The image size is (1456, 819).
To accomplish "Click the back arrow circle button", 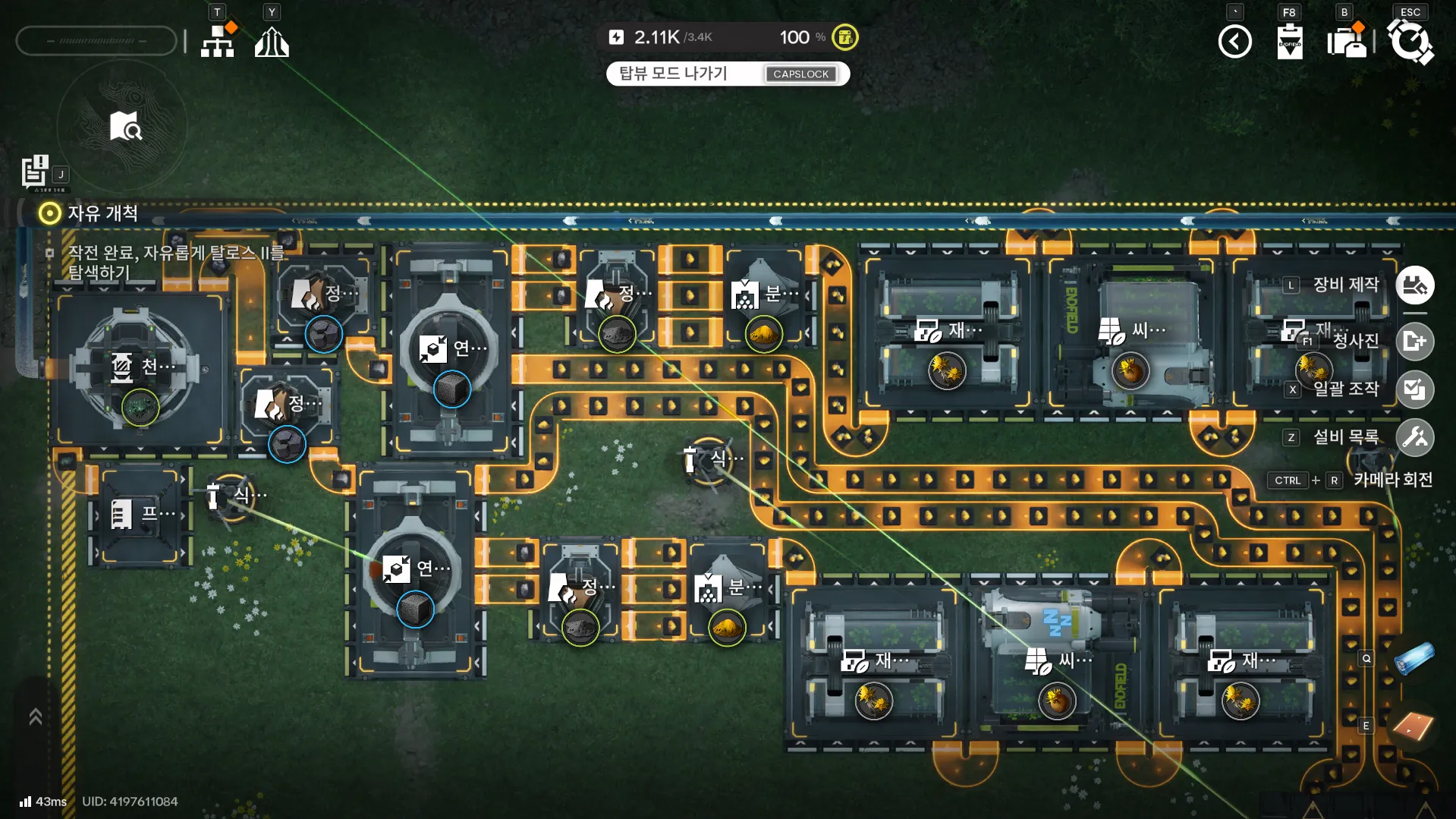I will click(x=1234, y=42).
